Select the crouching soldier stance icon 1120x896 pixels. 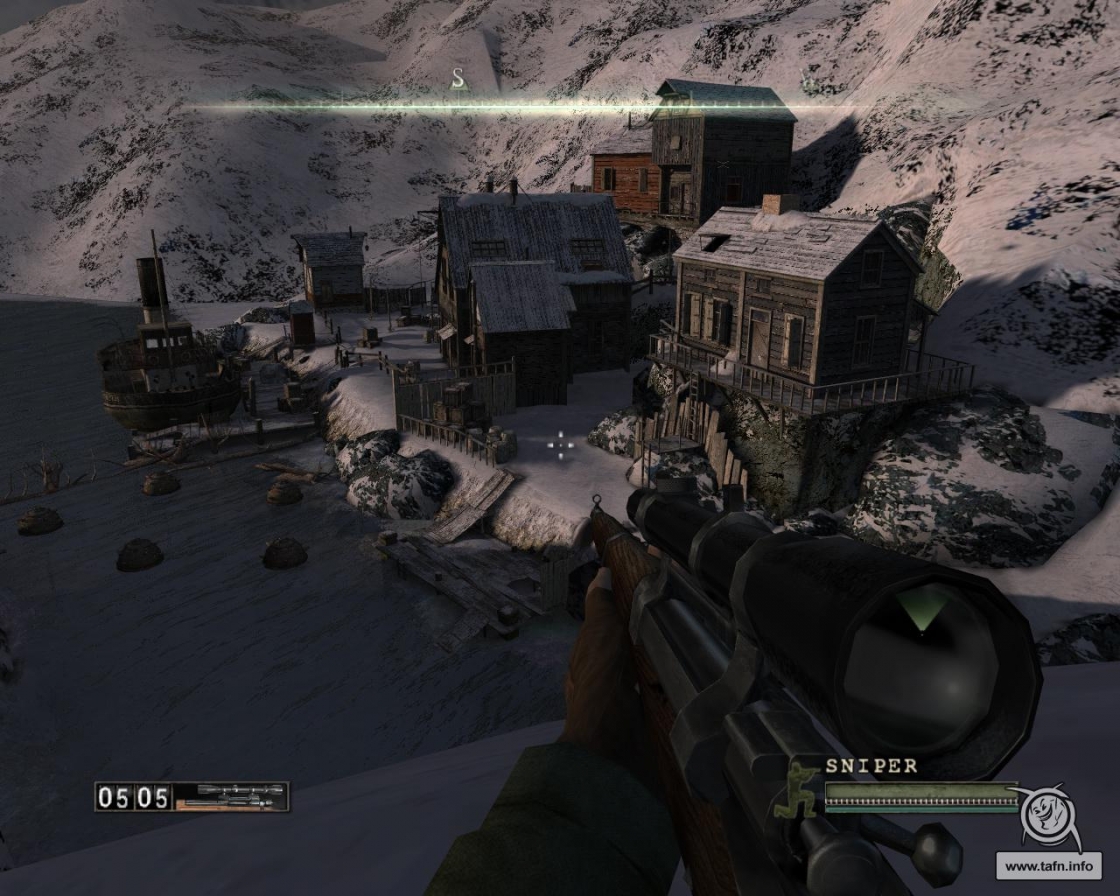click(x=802, y=789)
